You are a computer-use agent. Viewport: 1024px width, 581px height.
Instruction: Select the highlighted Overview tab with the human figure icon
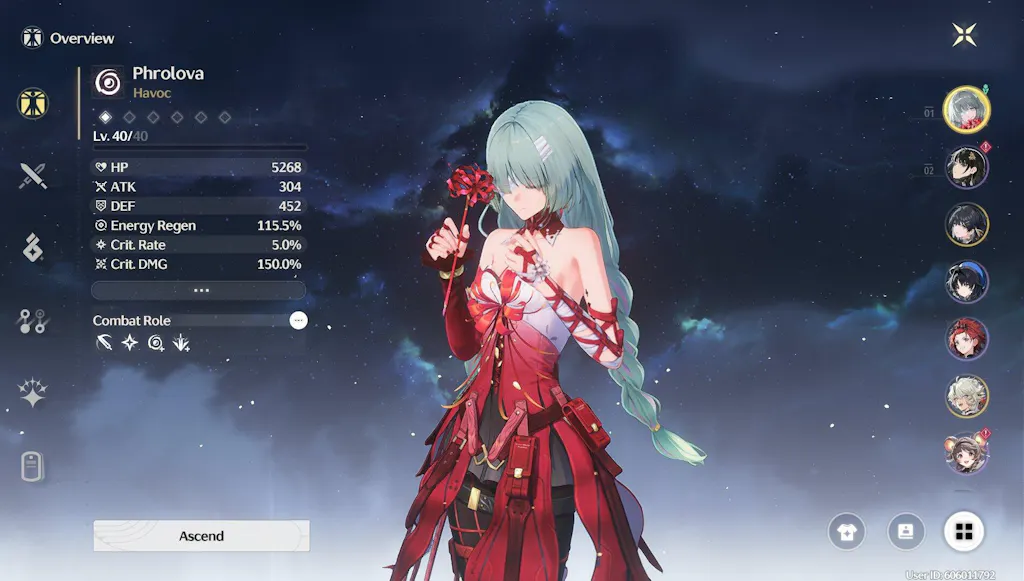33,102
